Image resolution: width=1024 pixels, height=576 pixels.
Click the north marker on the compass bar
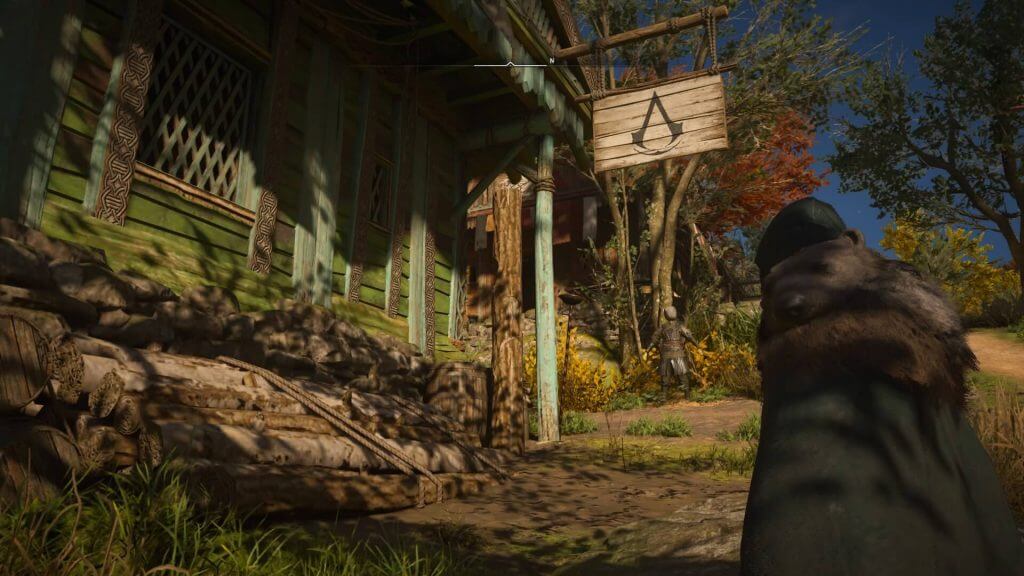551,62
